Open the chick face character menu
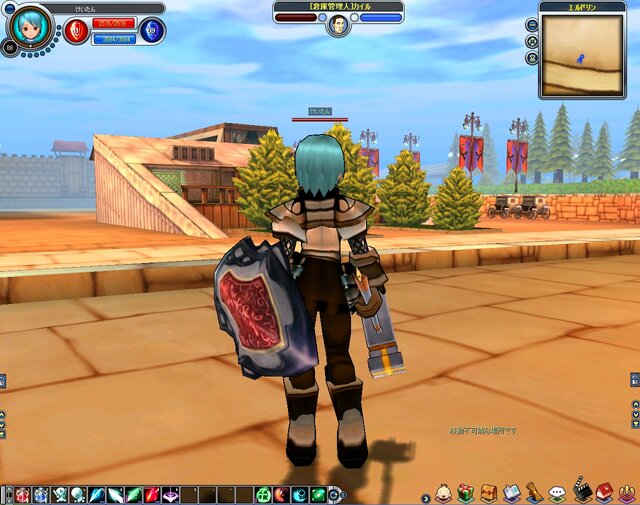Screen dimensions: 640x505 (x=443, y=492)
